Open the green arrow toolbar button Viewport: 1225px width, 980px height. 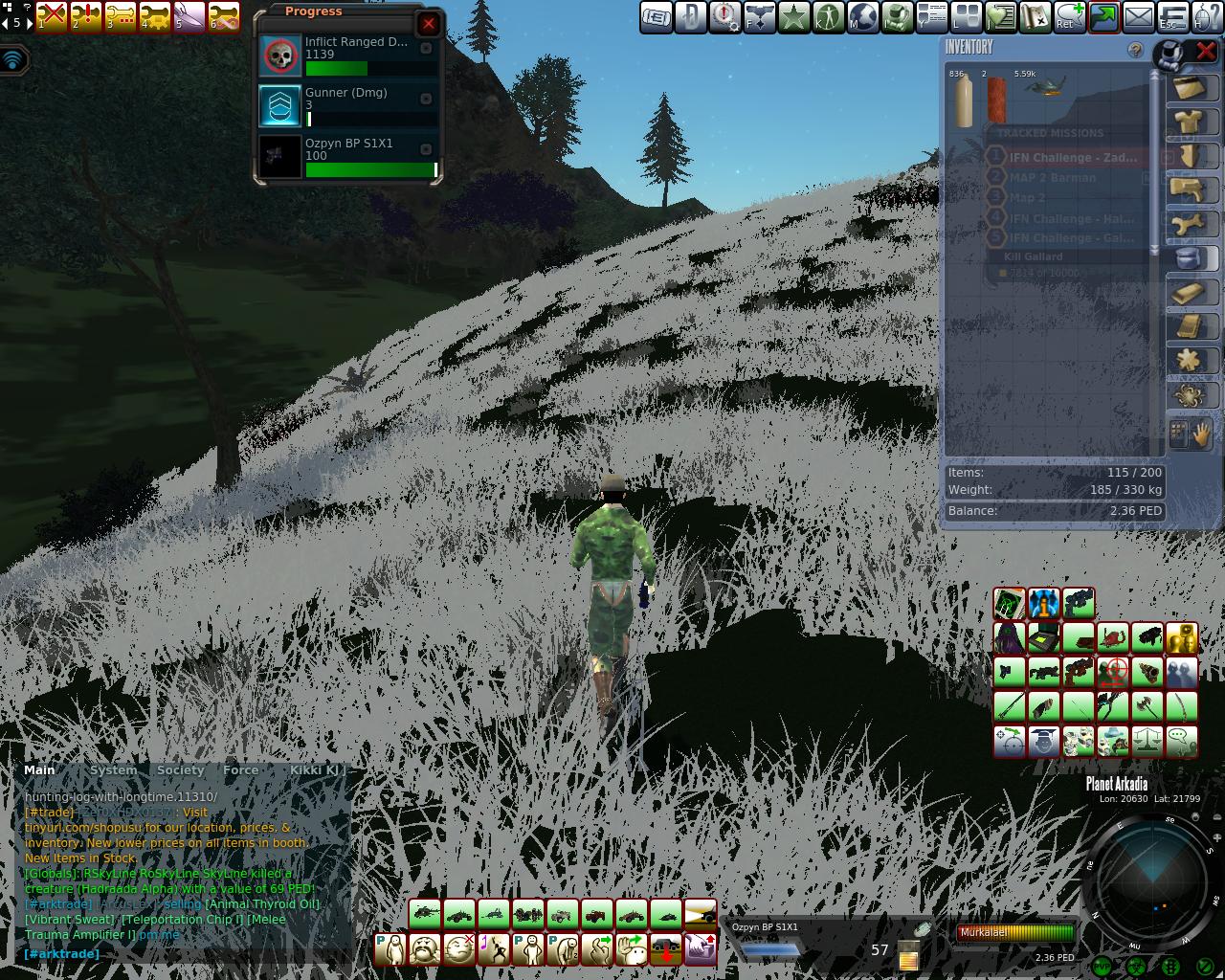tap(1103, 17)
